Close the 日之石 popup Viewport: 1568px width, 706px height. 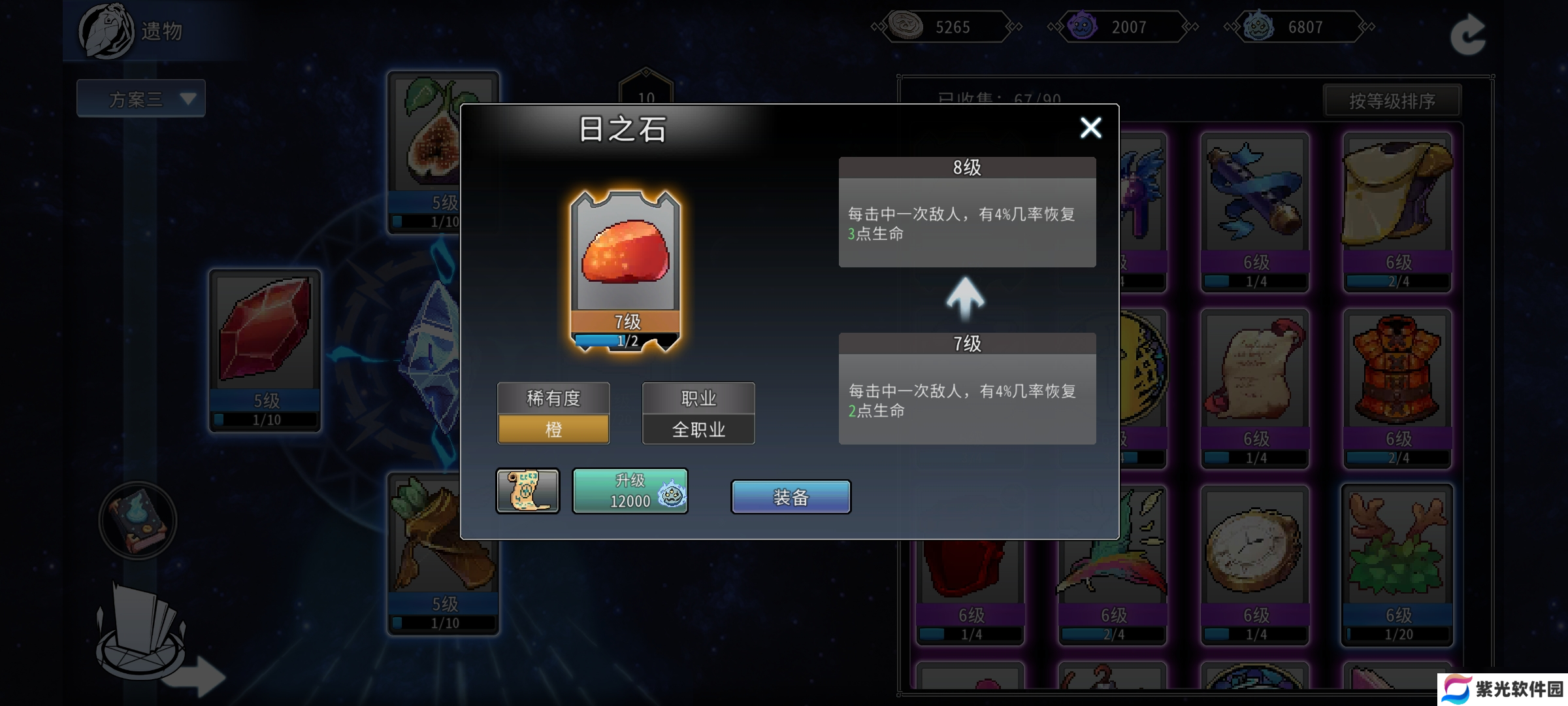point(1090,127)
